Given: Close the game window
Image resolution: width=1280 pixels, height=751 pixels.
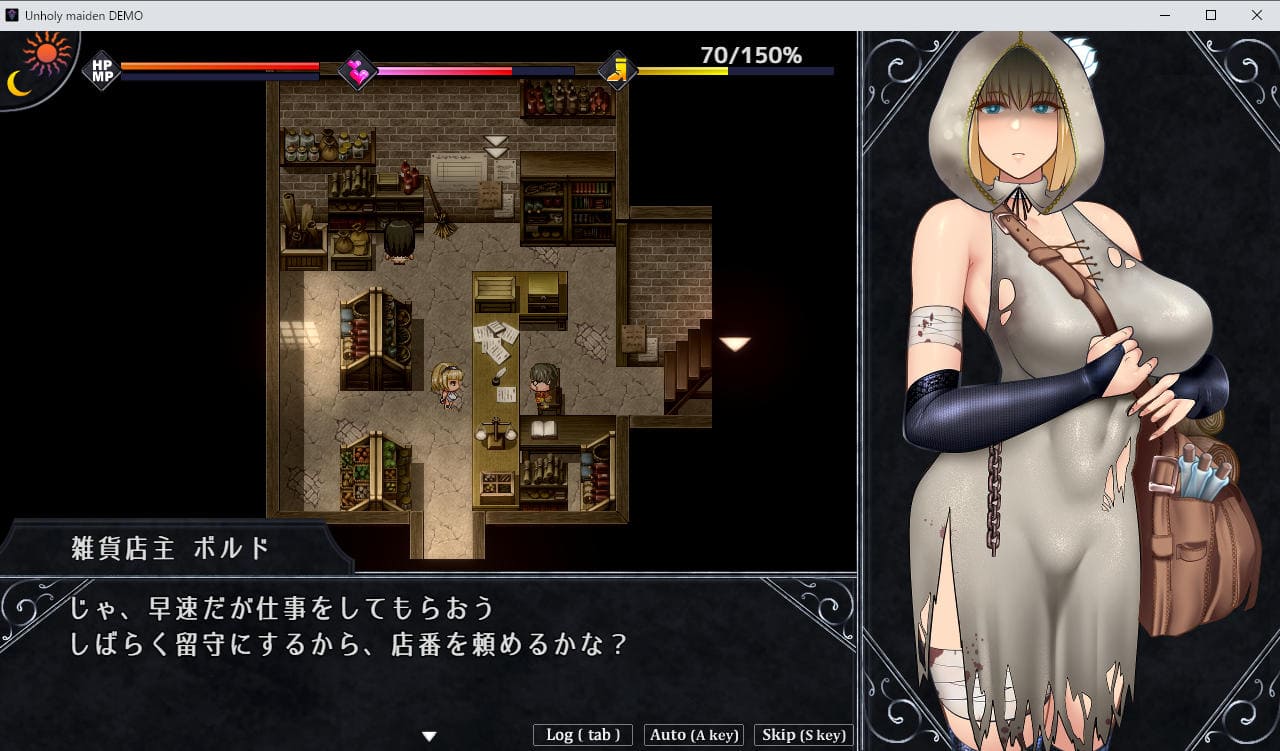Looking at the screenshot, I should click(x=1257, y=15).
